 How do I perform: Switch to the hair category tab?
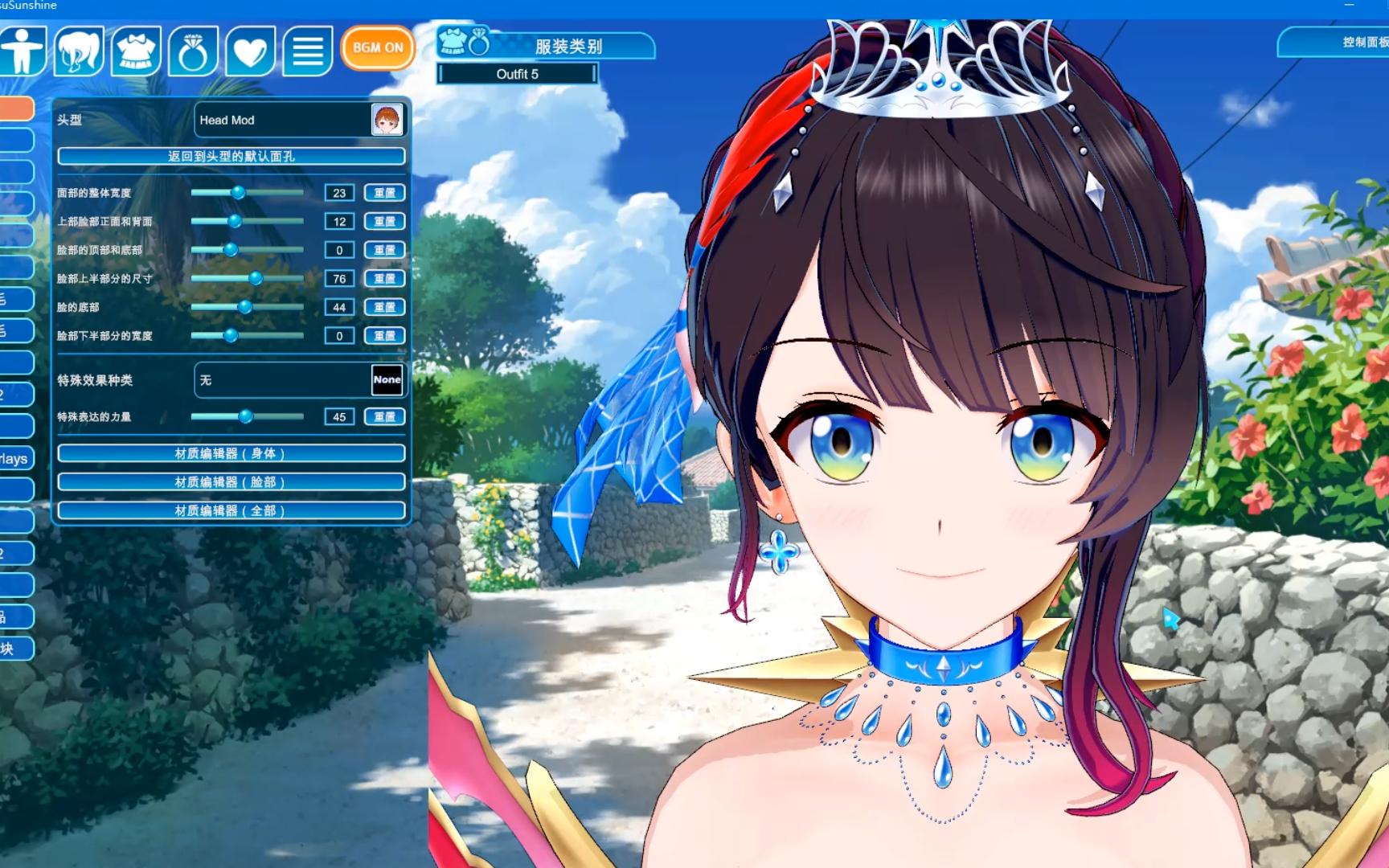pos(79,51)
